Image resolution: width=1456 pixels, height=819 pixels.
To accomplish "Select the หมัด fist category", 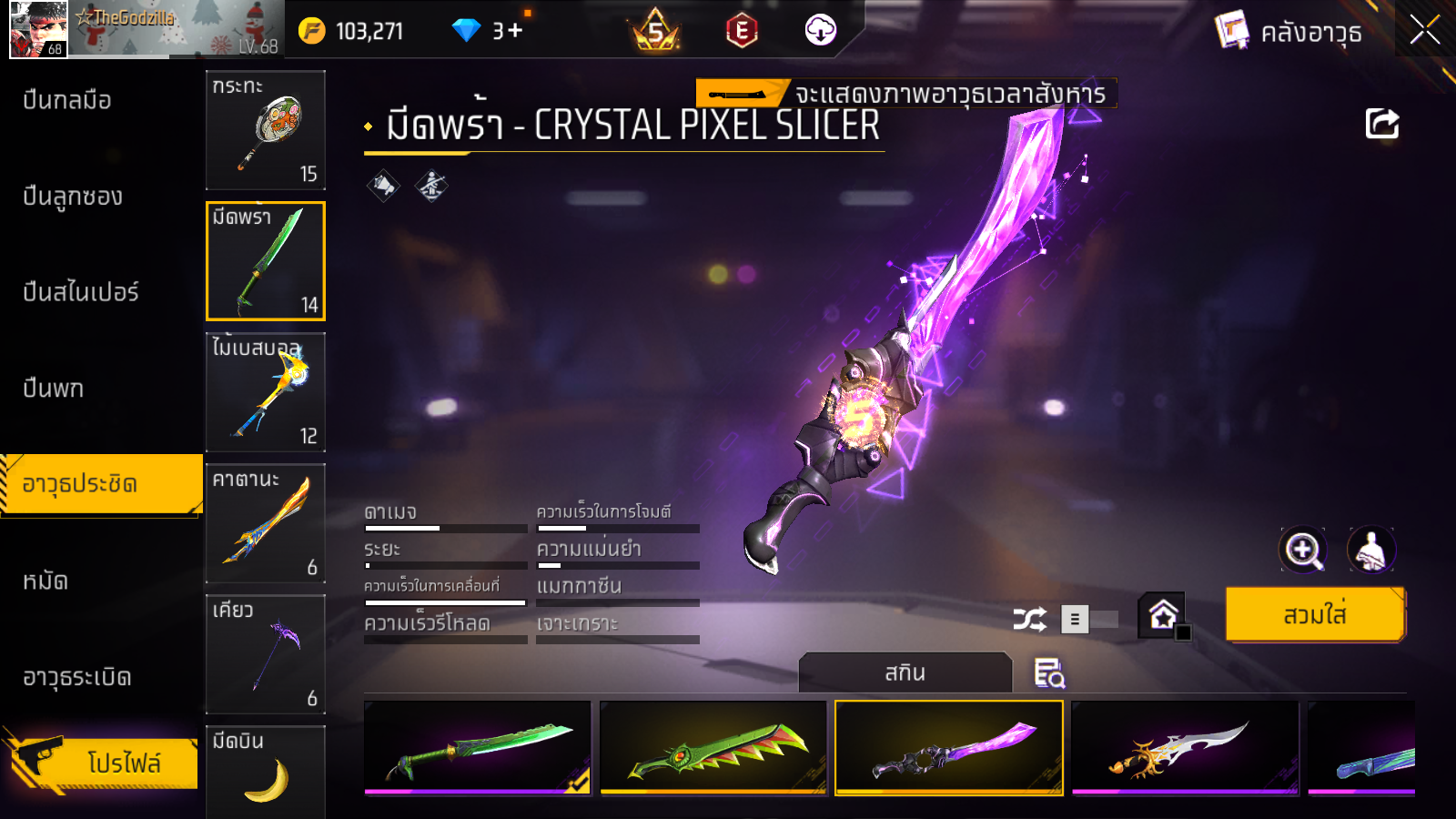I will coord(45,581).
